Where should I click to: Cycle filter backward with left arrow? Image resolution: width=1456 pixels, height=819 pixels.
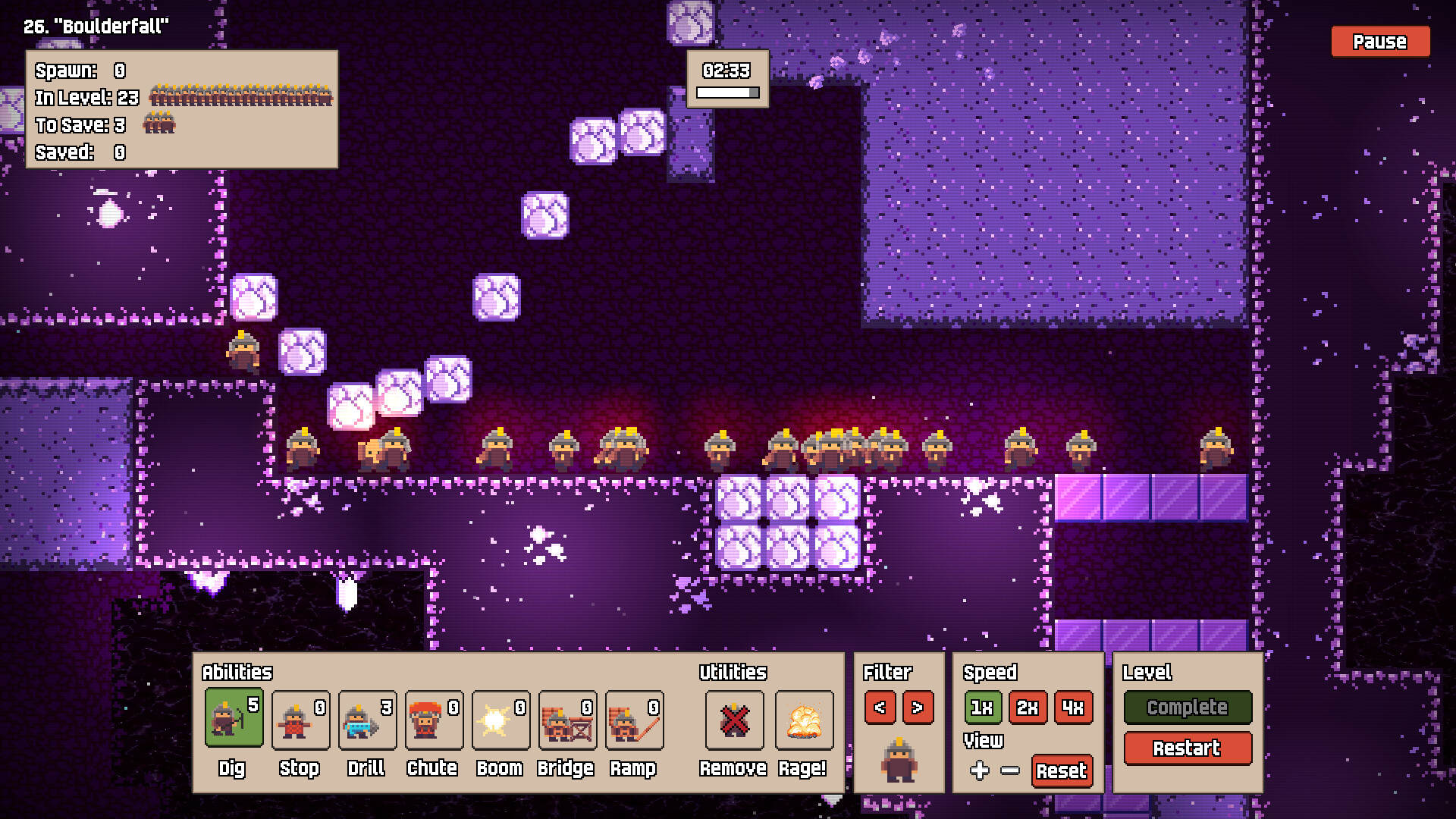(880, 708)
